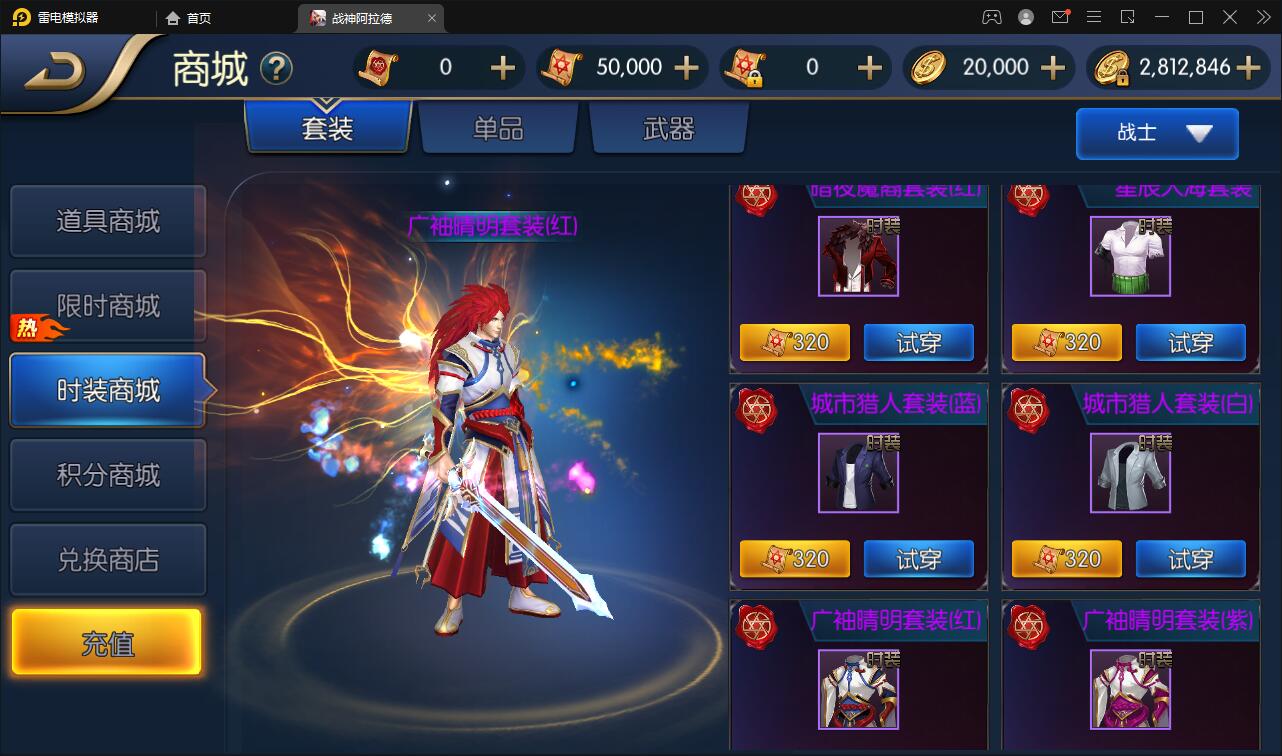Open the help icon next to 商城 title

(278, 68)
